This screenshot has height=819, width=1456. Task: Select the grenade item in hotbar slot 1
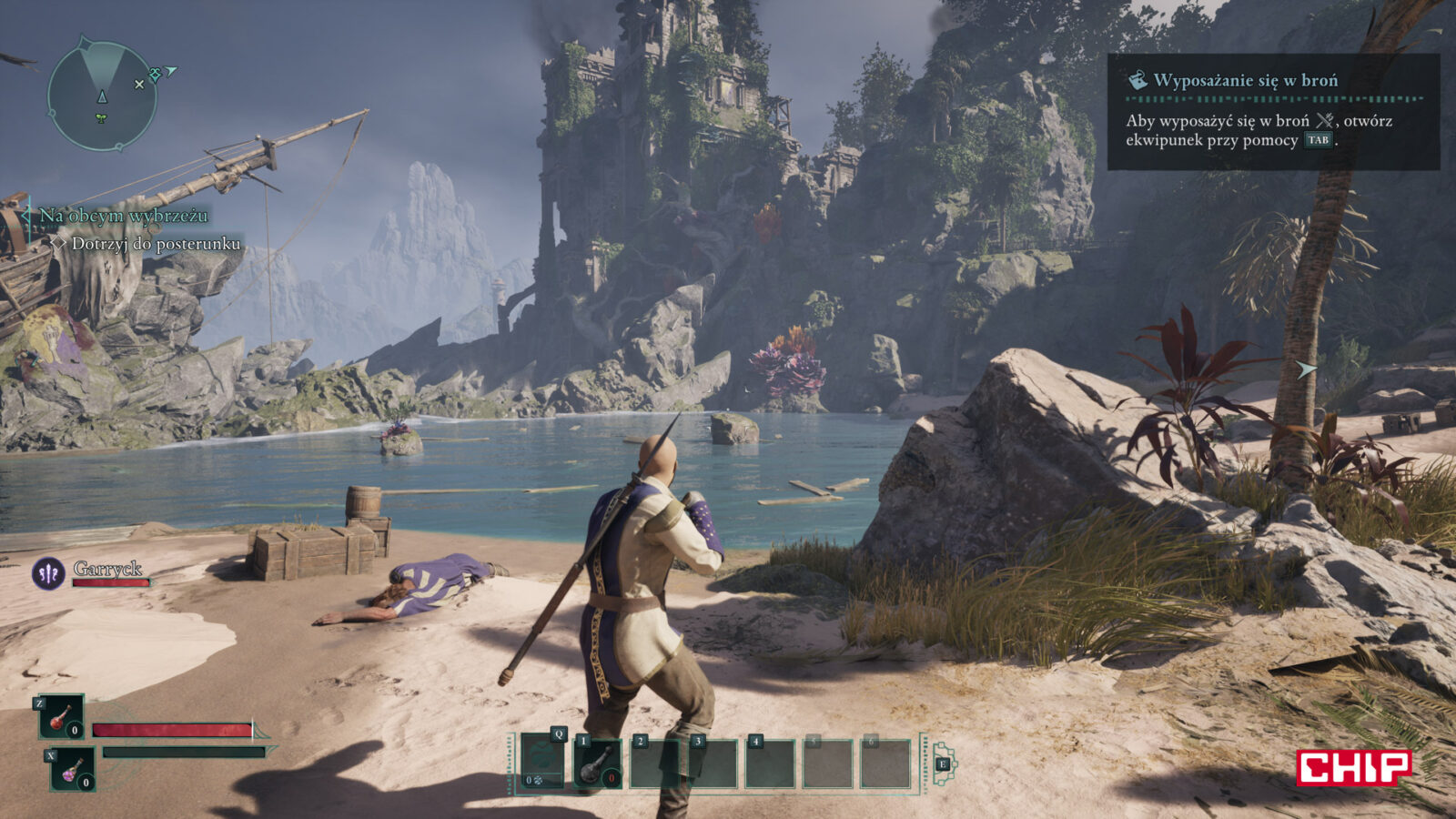pyautogui.click(x=599, y=763)
